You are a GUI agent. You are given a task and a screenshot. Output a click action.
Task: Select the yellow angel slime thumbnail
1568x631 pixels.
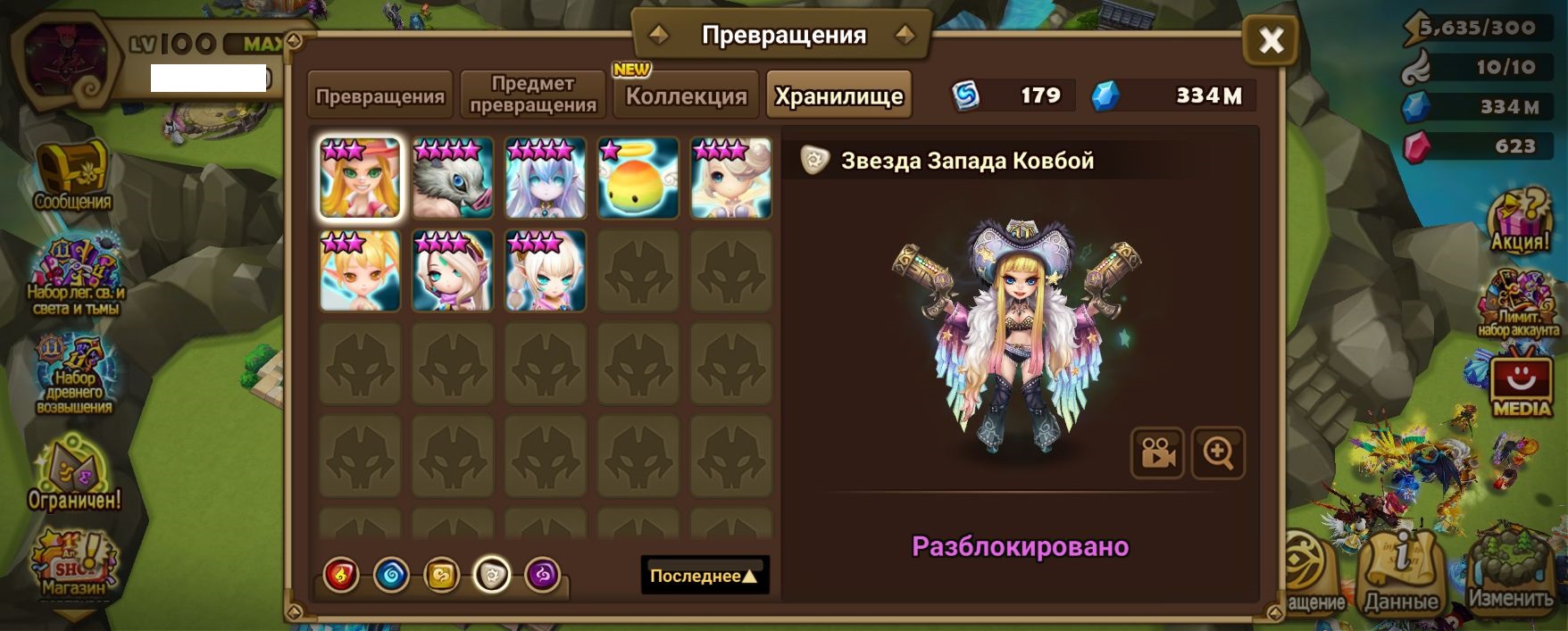coord(638,178)
